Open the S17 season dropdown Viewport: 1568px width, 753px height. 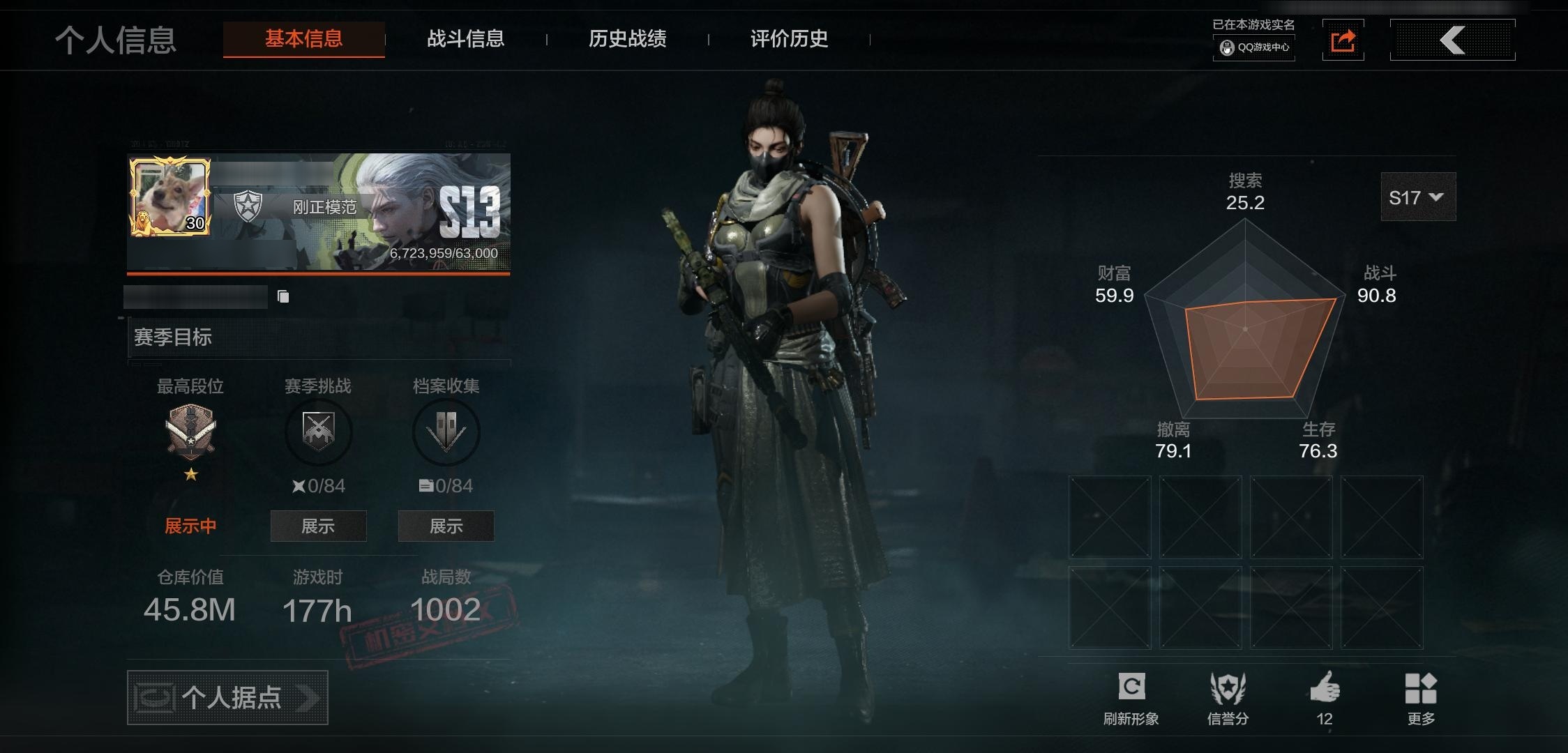coord(1417,197)
